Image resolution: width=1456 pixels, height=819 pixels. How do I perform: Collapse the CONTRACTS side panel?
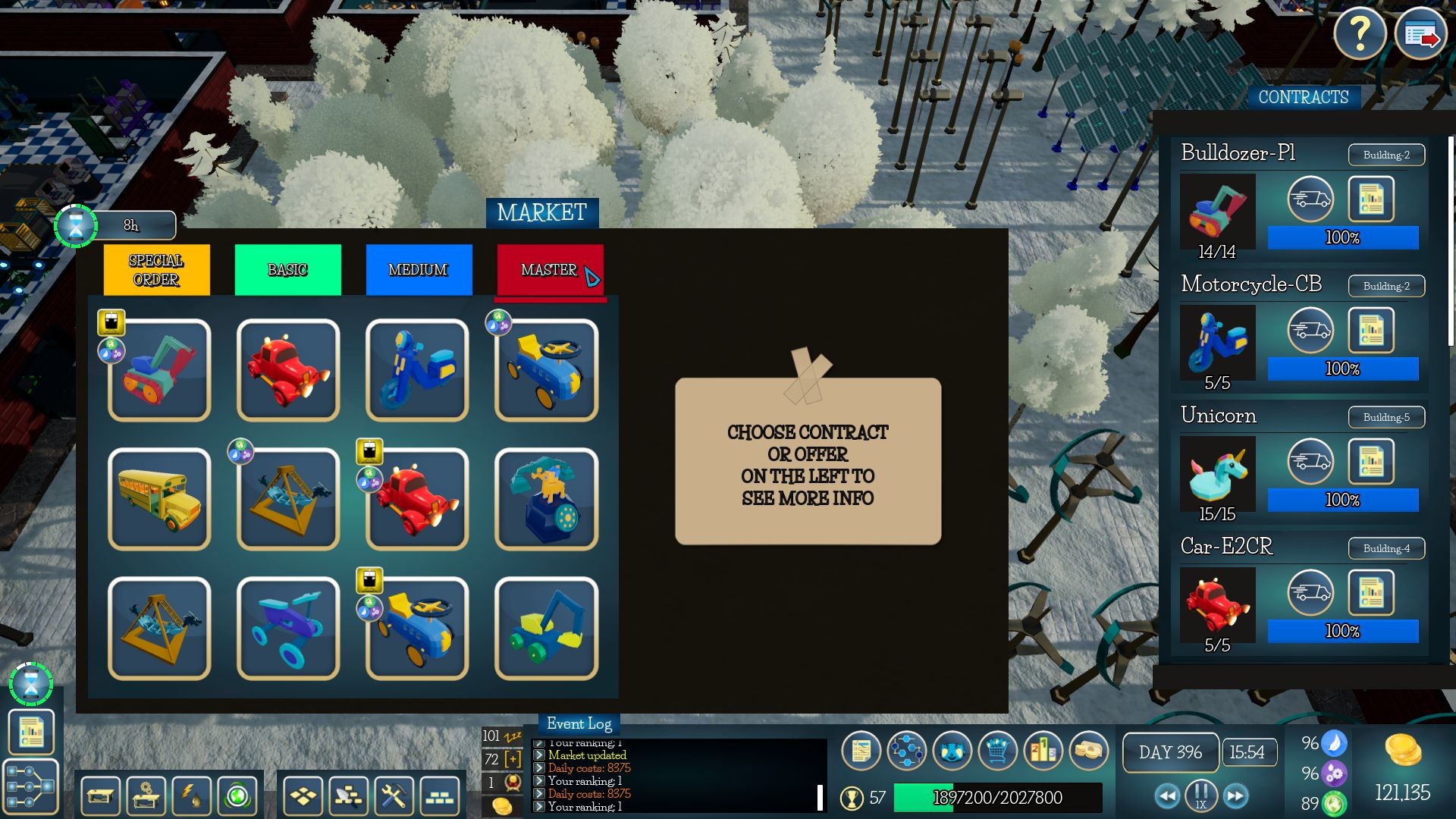[x=1304, y=97]
